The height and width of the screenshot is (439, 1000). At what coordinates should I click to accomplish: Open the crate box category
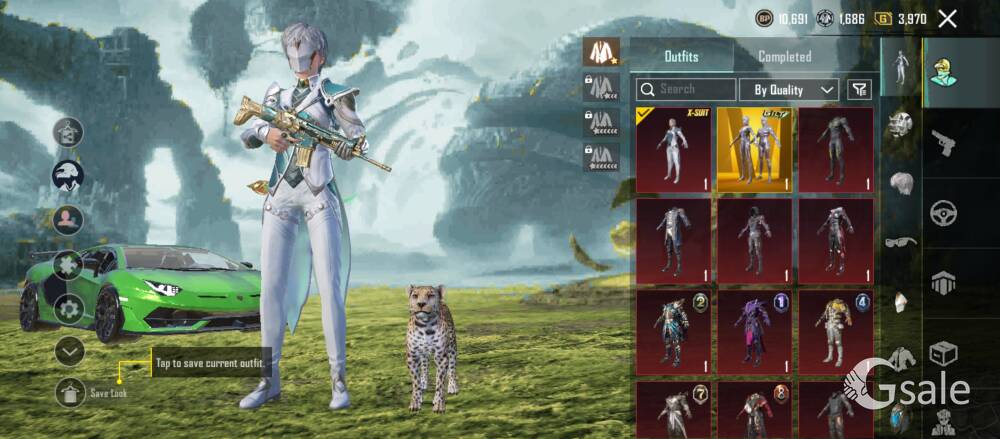pyautogui.click(x=943, y=352)
